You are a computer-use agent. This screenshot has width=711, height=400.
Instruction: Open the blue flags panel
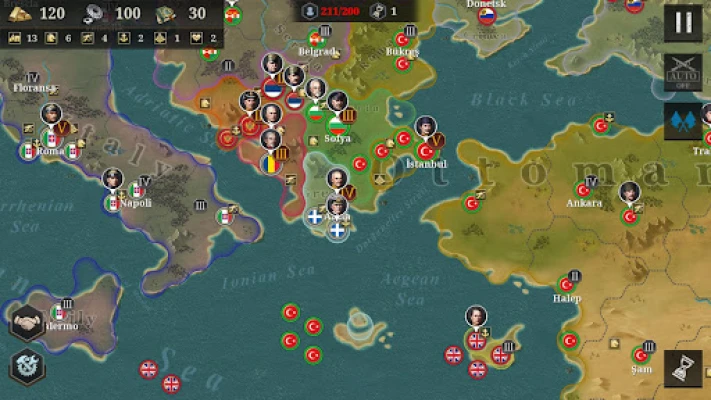pyautogui.click(x=683, y=121)
